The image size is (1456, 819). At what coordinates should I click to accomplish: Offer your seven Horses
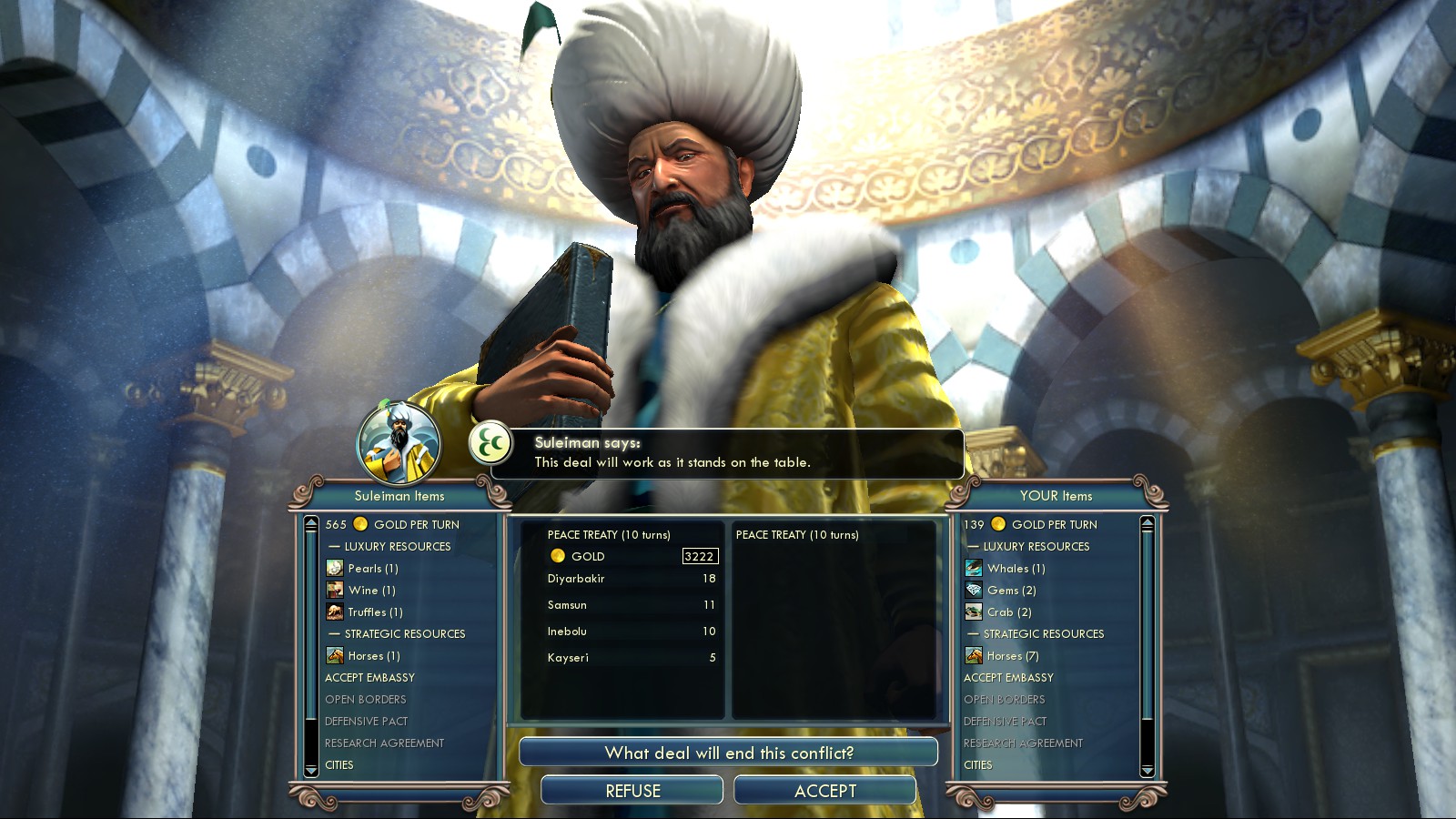[x=1012, y=656]
